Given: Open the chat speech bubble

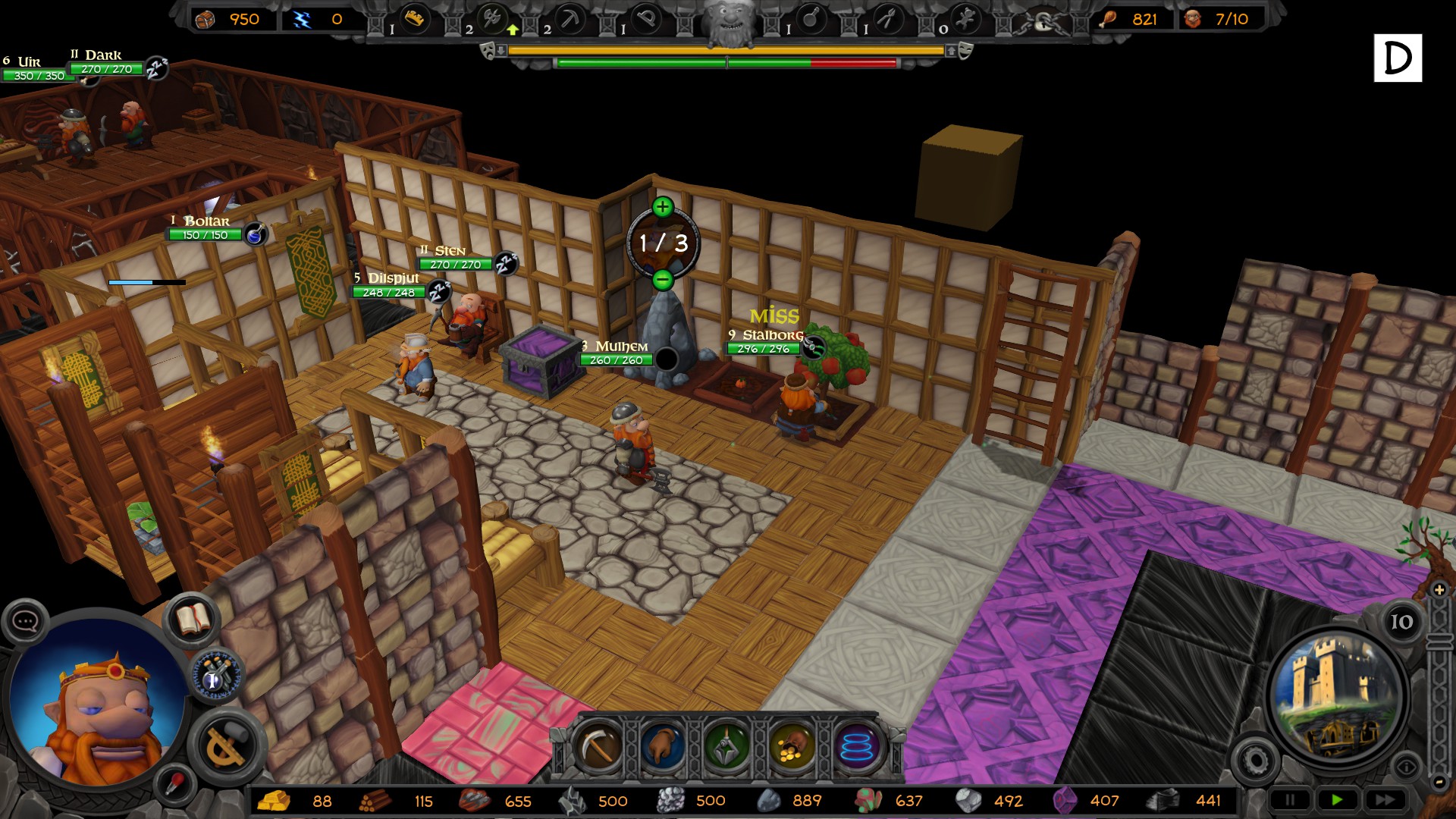Looking at the screenshot, I should 25,622.
